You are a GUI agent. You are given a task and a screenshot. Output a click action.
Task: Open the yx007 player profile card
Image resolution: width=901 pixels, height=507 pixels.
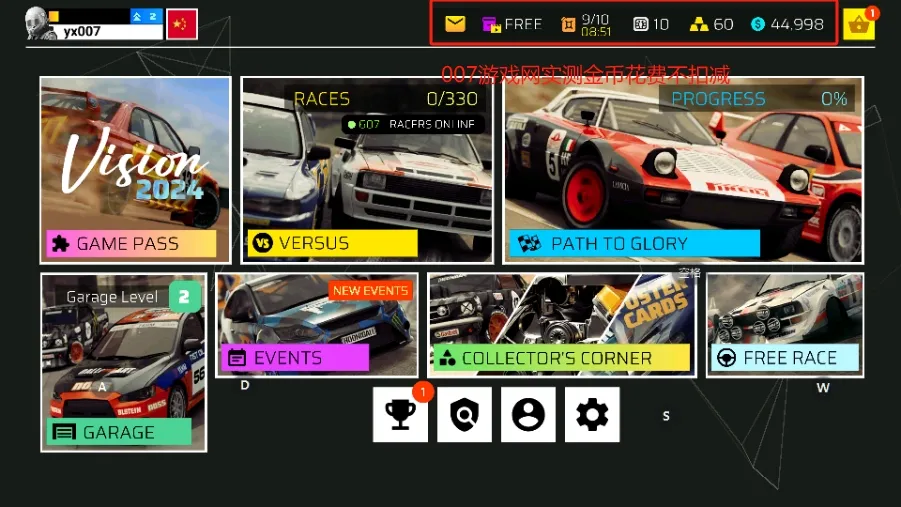point(94,24)
